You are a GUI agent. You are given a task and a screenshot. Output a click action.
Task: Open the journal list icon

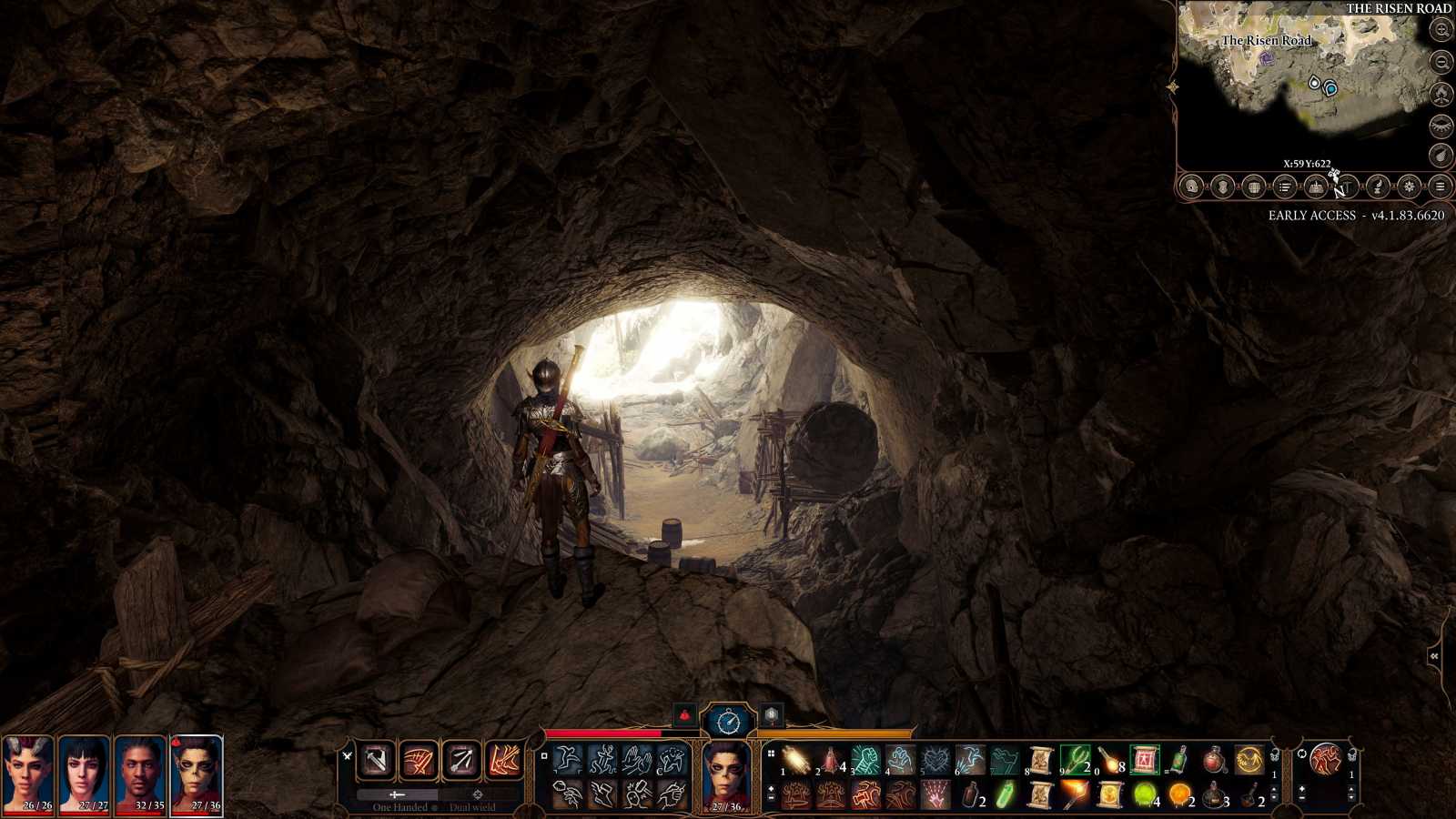pyautogui.click(x=1285, y=187)
